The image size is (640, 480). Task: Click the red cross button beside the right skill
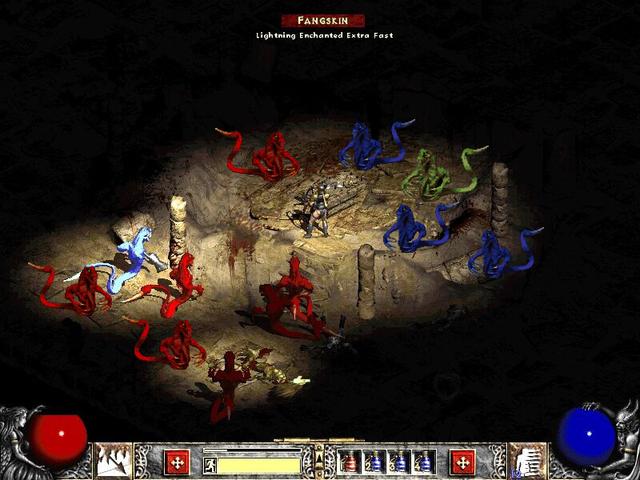(x=463, y=461)
